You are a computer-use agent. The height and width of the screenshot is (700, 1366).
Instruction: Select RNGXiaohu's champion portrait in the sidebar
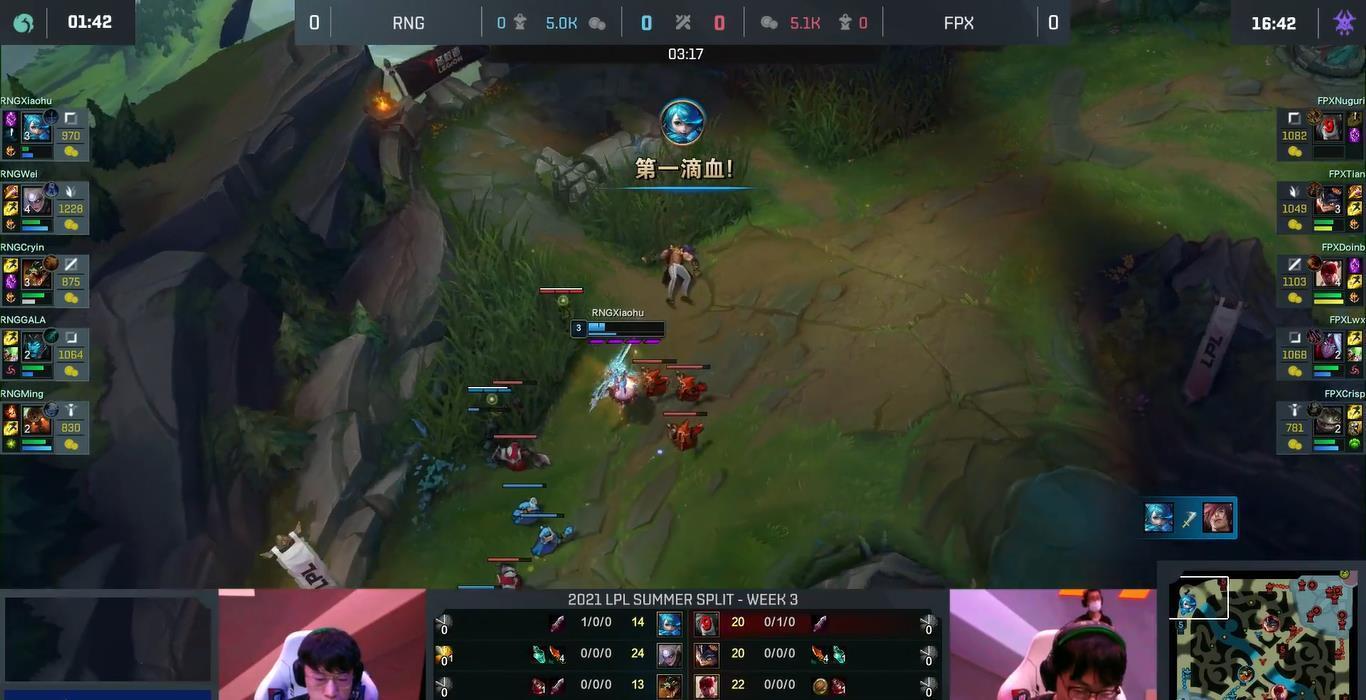[36, 127]
